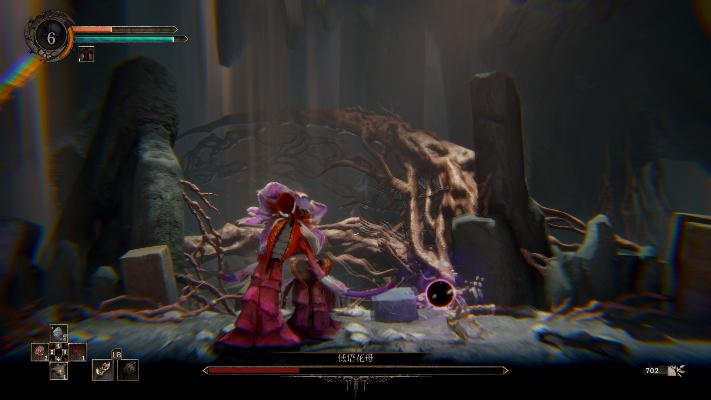
Task: Choose the golden weapon skill slot
Action: [x=102, y=369]
